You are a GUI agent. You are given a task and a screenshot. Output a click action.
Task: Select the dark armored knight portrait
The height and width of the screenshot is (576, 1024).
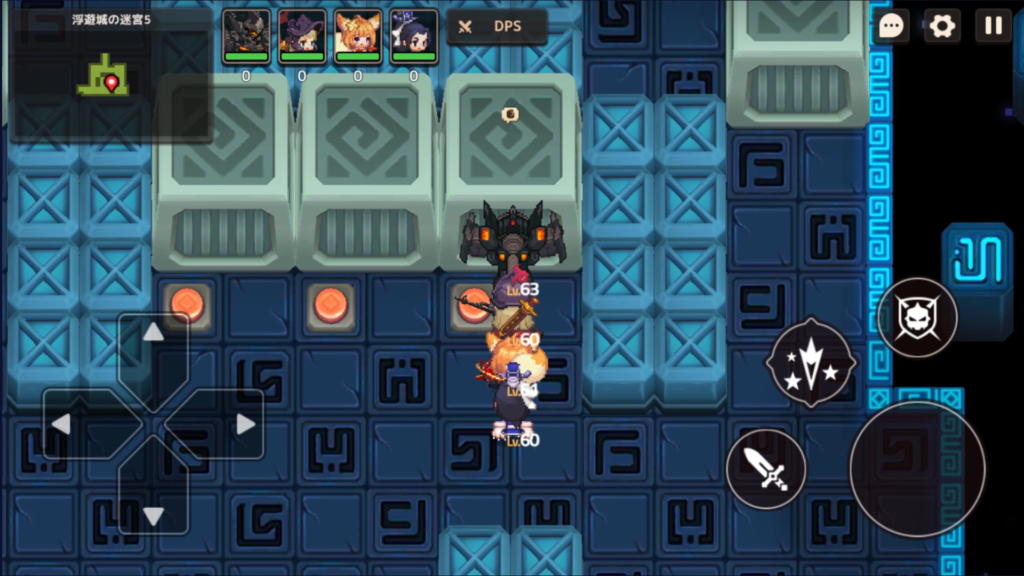pos(246,36)
